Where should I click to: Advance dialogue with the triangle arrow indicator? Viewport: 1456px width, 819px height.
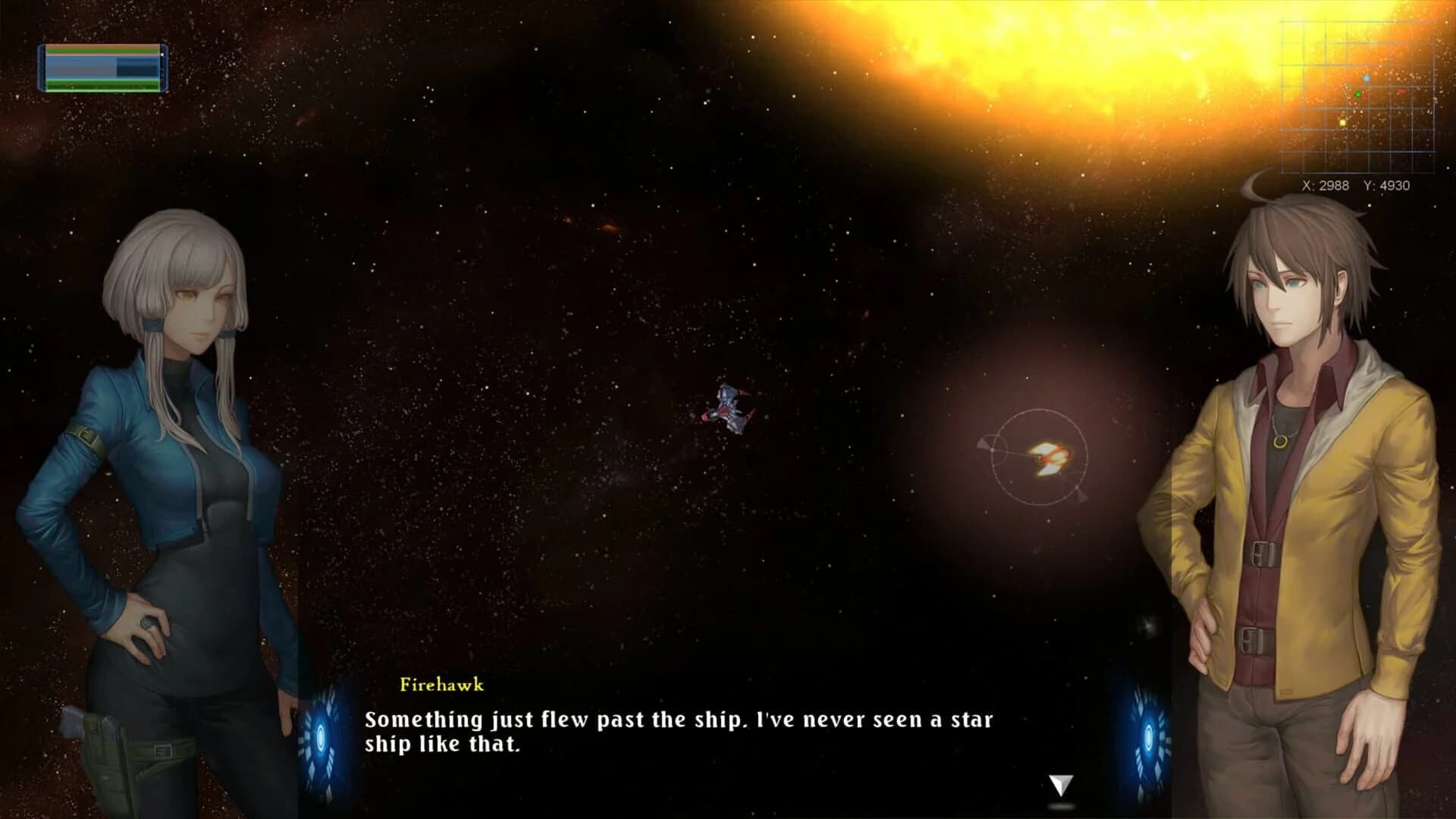1059,783
